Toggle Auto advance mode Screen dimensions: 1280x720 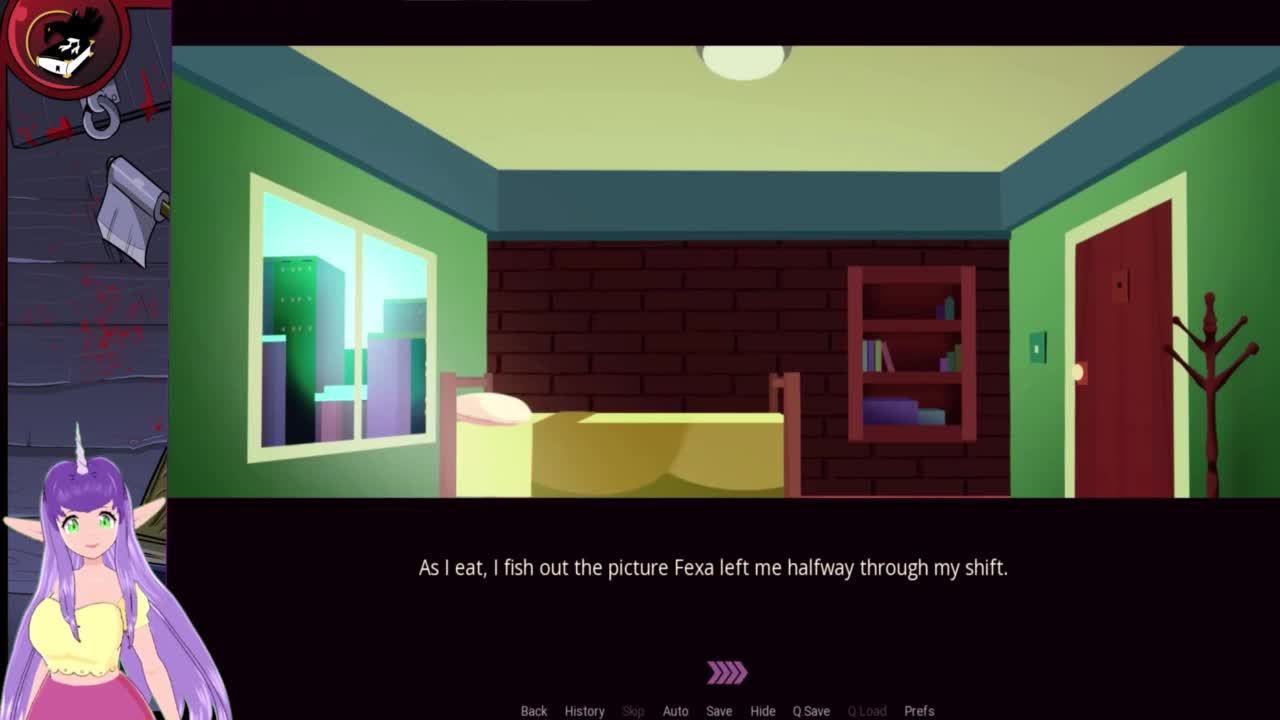click(x=675, y=711)
